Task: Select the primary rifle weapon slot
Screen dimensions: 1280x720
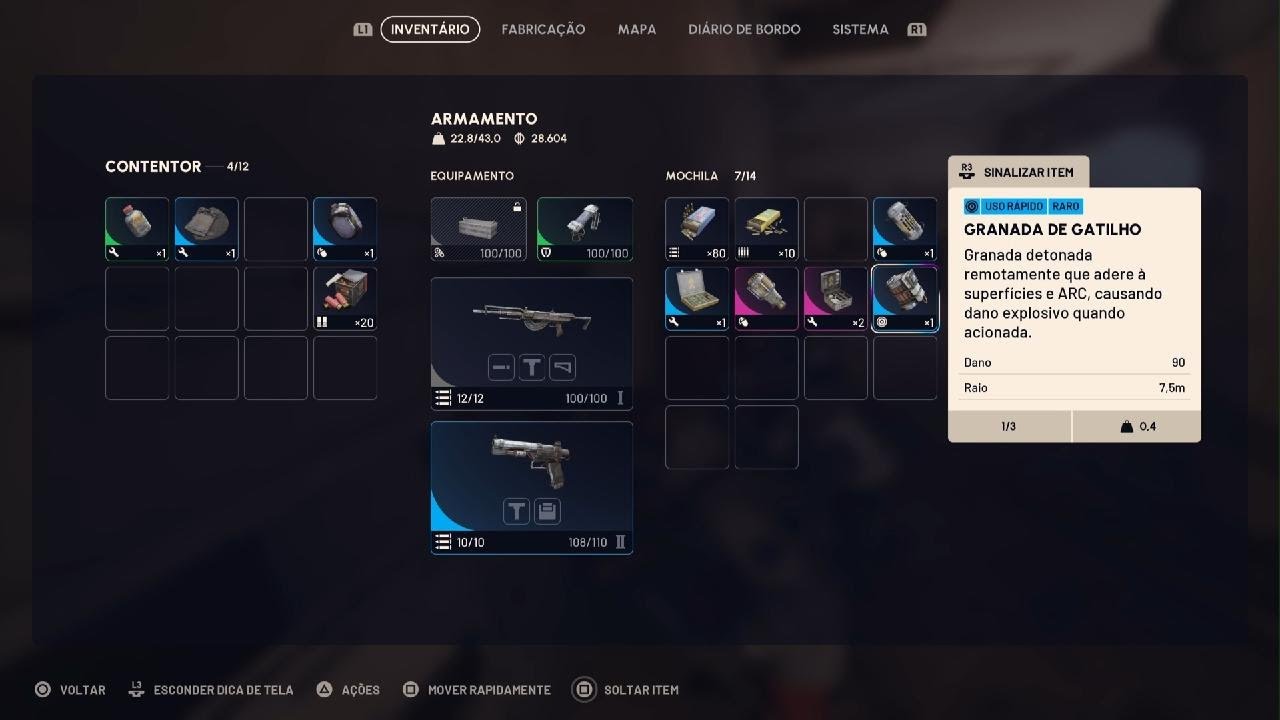Action: 532,343
